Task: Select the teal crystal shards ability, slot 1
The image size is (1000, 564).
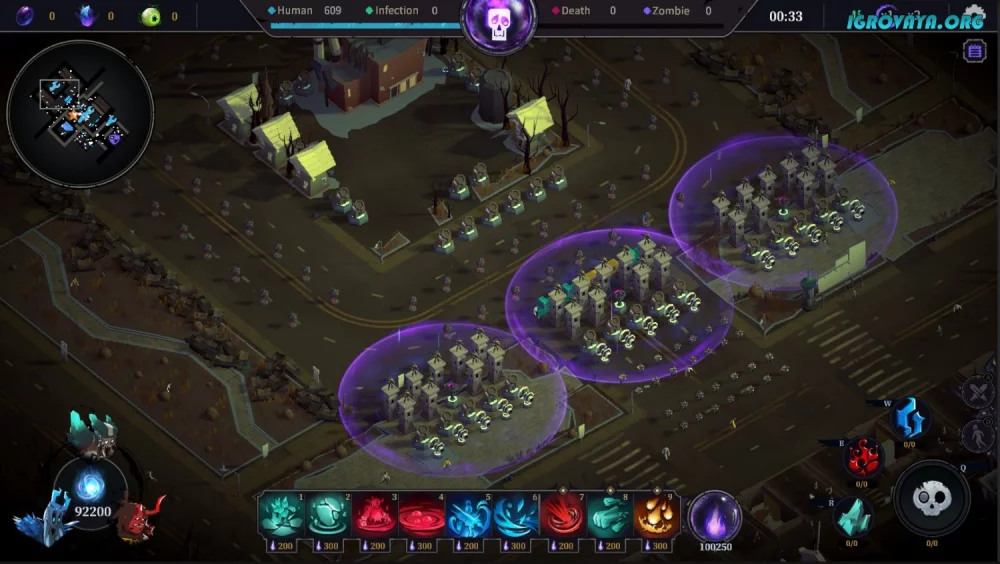Action: point(282,516)
